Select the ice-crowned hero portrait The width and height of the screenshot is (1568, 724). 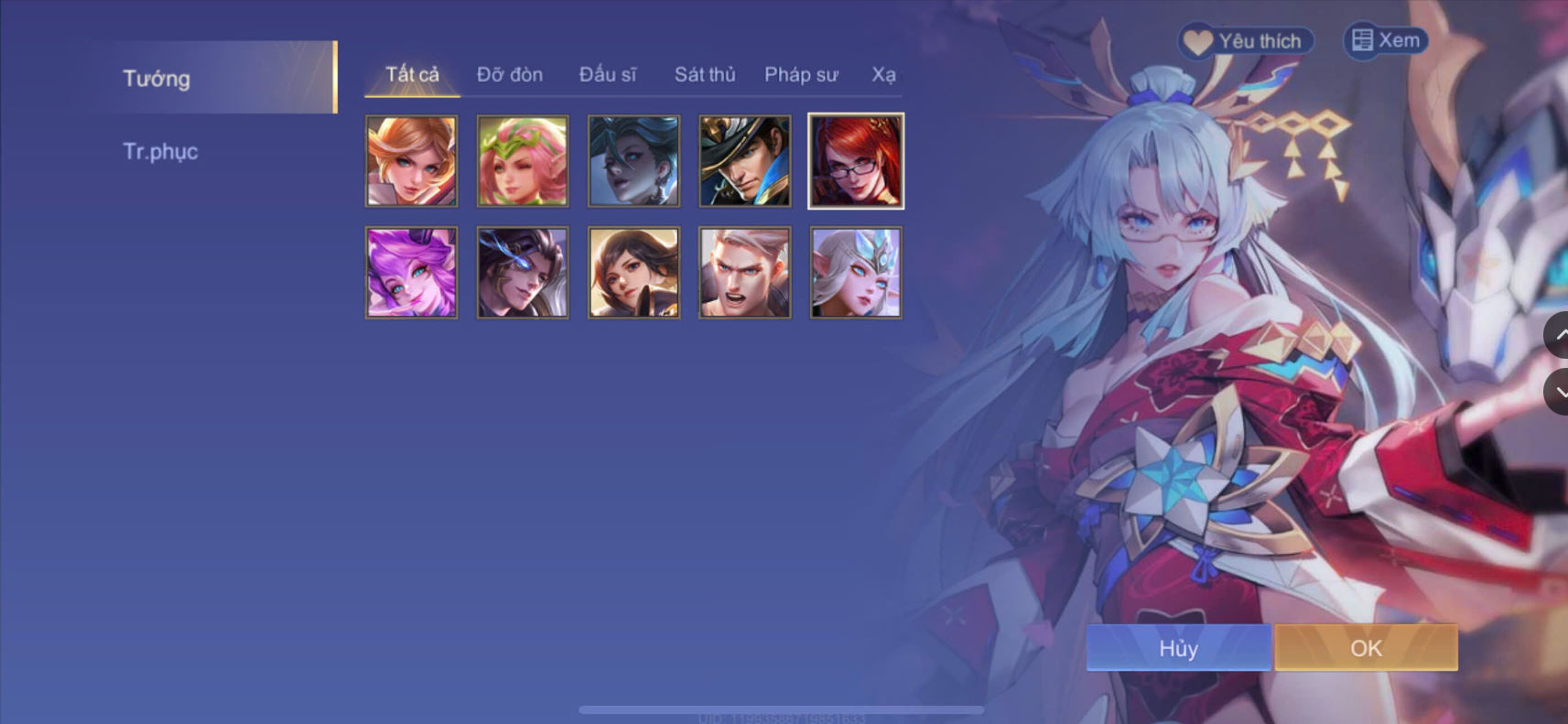(x=856, y=273)
